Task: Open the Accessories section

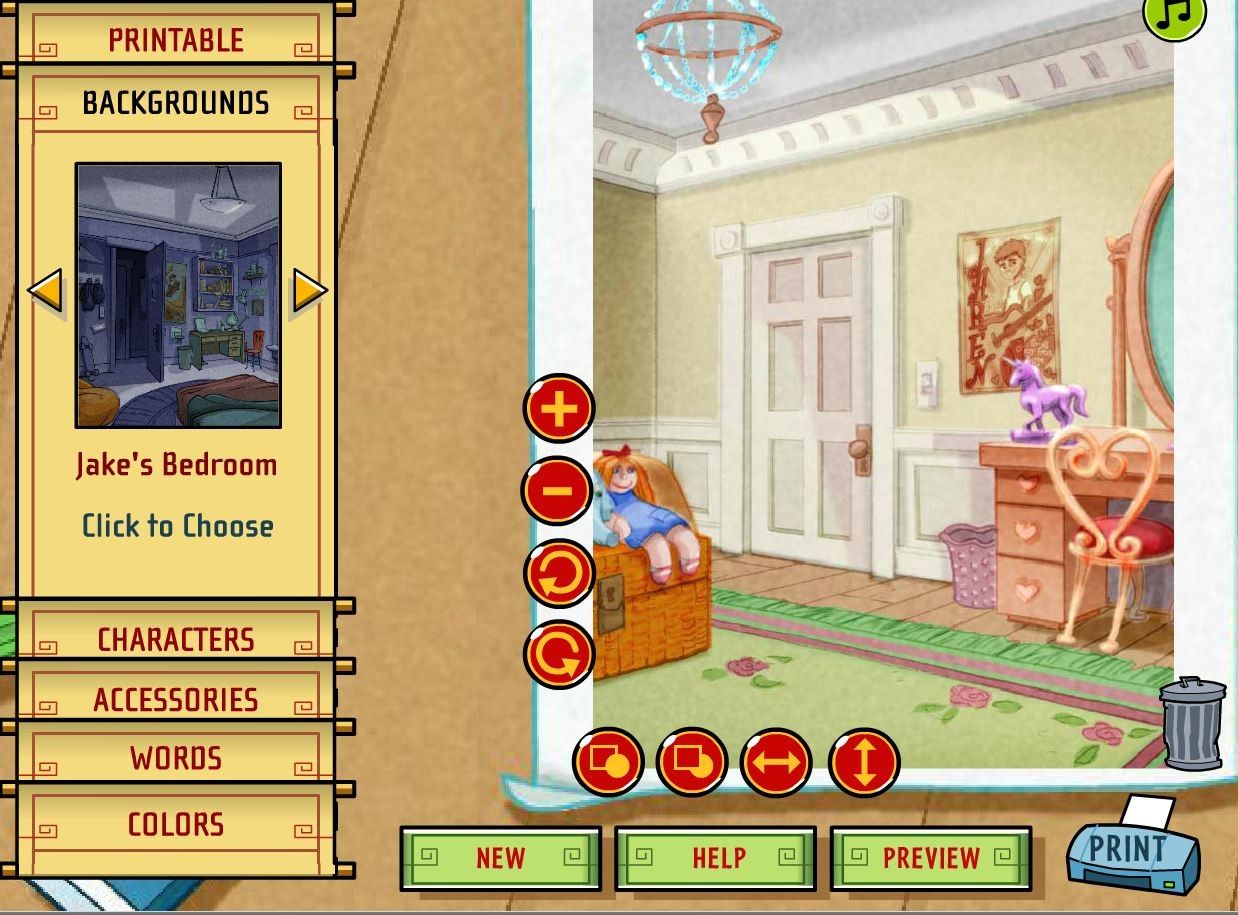Action: [176, 699]
